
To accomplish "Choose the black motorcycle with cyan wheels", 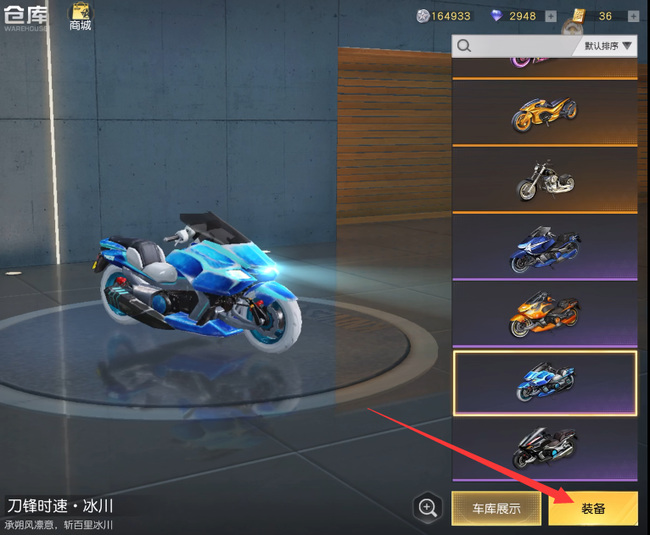I will [544, 449].
